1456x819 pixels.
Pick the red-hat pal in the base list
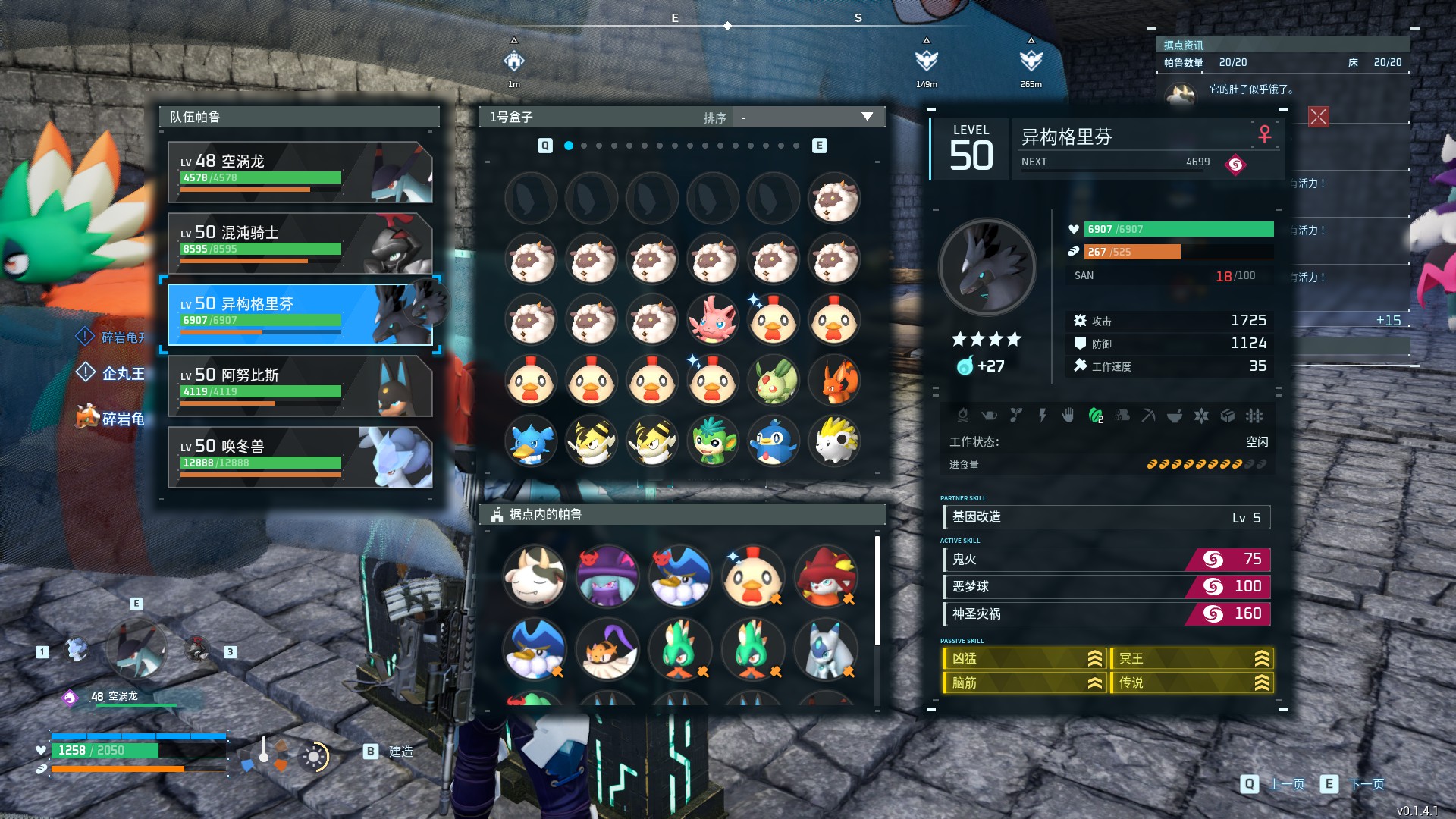[825, 577]
